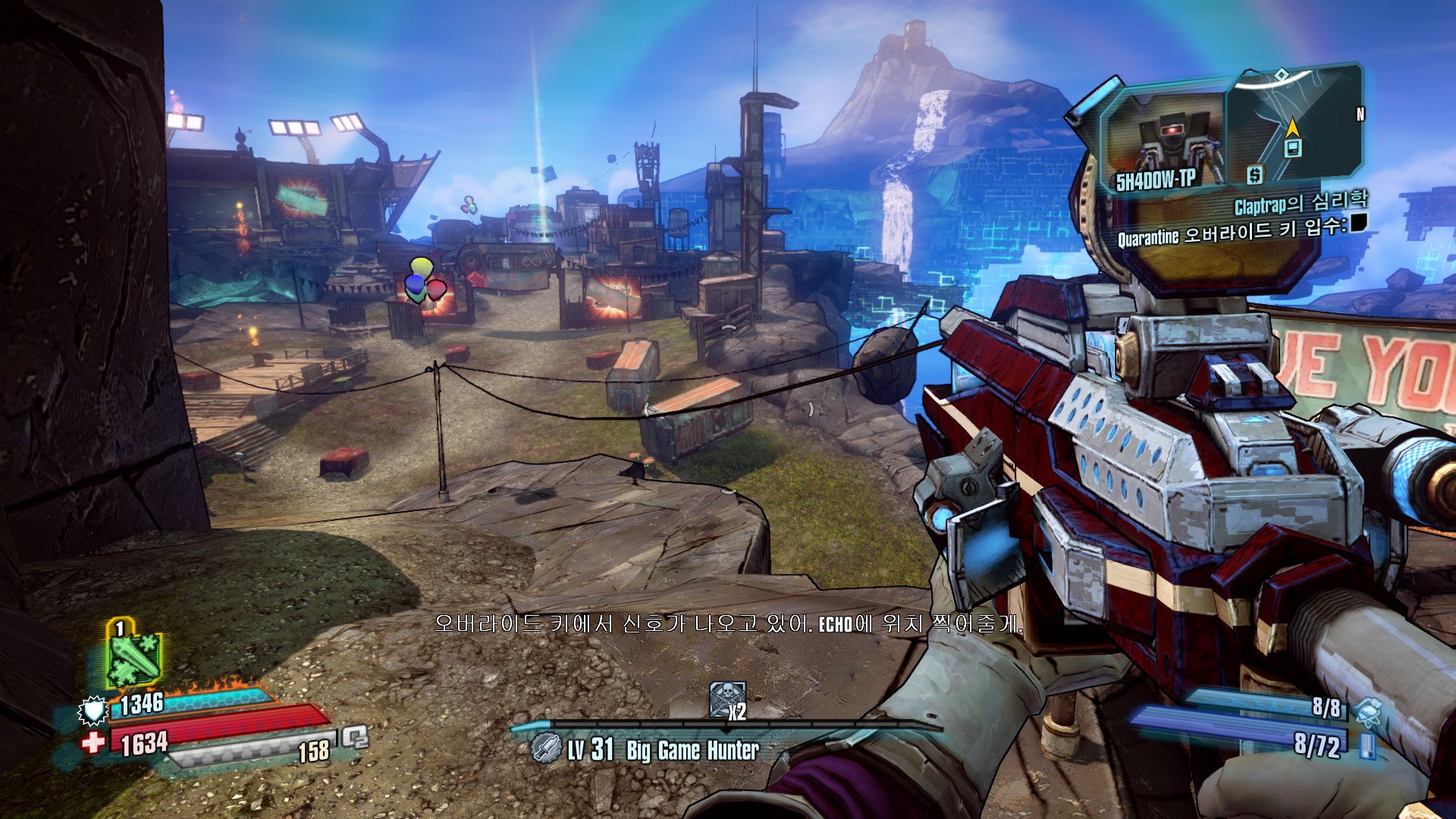
Task: Select the grenade icon beside 8/8
Action: [1367, 711]
